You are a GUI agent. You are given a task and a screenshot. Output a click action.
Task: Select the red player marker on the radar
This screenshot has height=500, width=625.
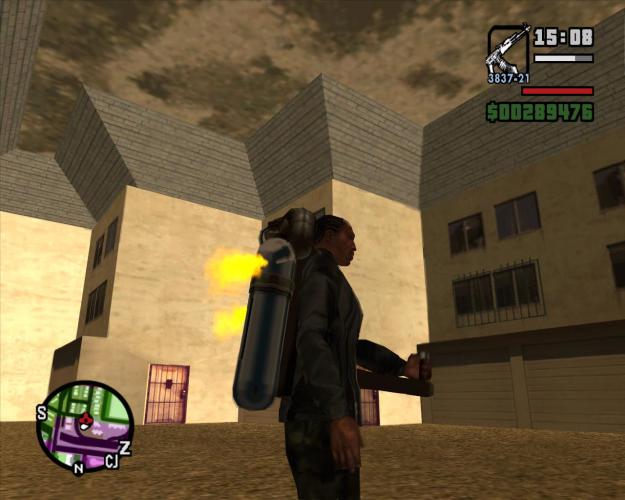85,420
